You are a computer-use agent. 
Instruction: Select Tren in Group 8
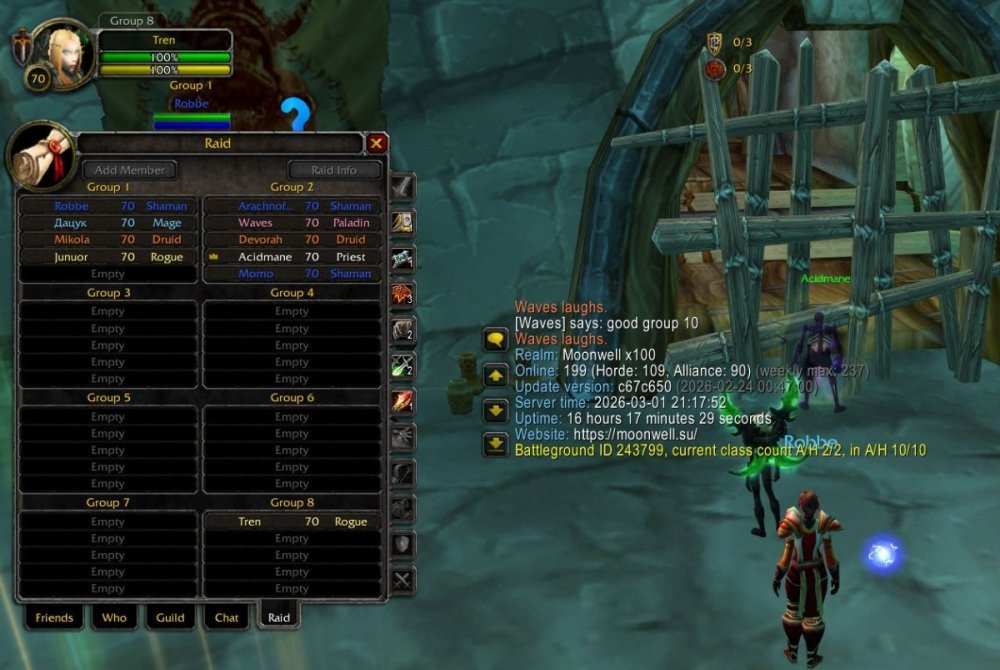(292, 522)
